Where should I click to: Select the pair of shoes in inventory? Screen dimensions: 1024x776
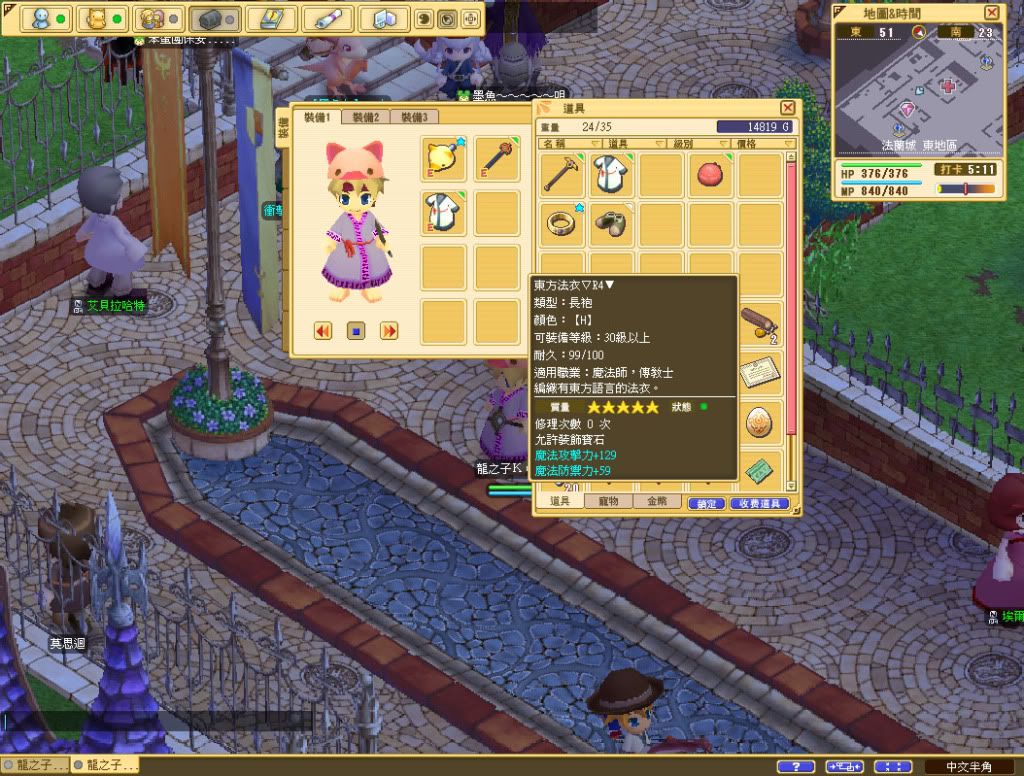pyautogui.click(x=612, y=224)
